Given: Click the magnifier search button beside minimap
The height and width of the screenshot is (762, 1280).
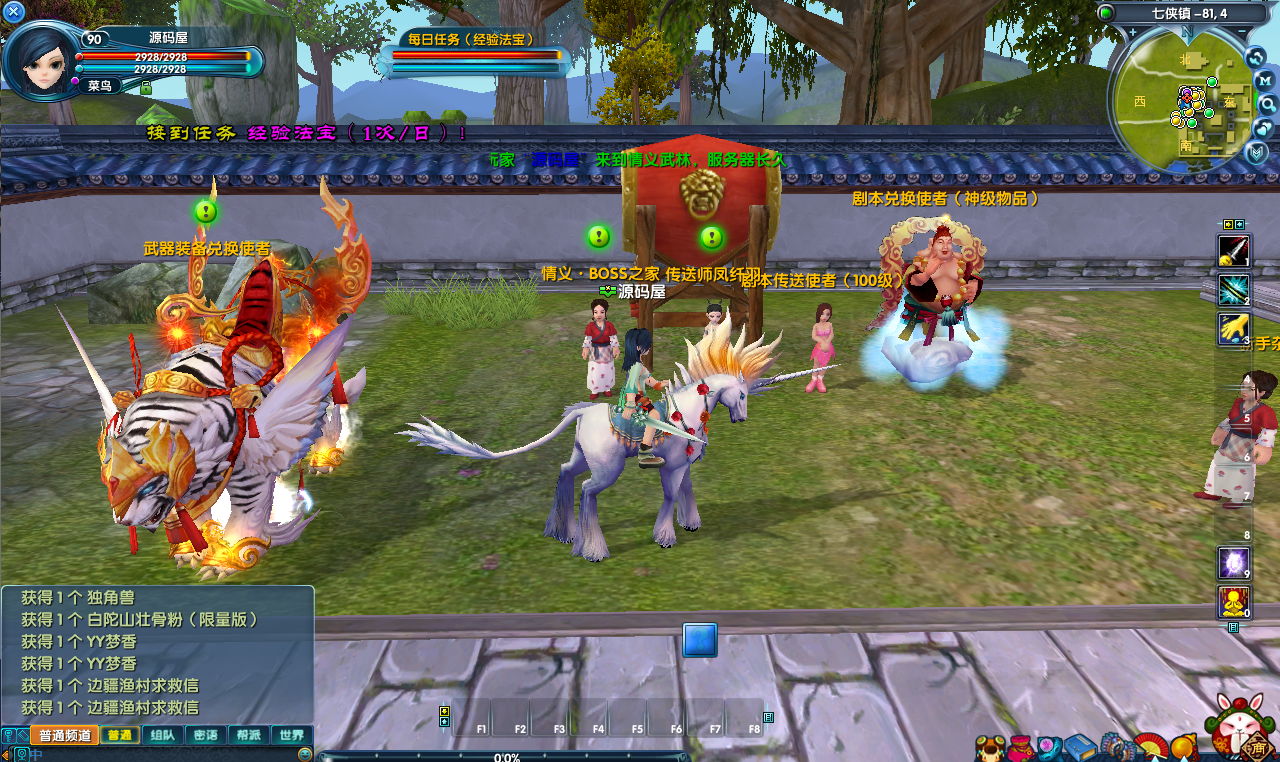Looking at the screenshot, I should click(x=1266, y=104).
